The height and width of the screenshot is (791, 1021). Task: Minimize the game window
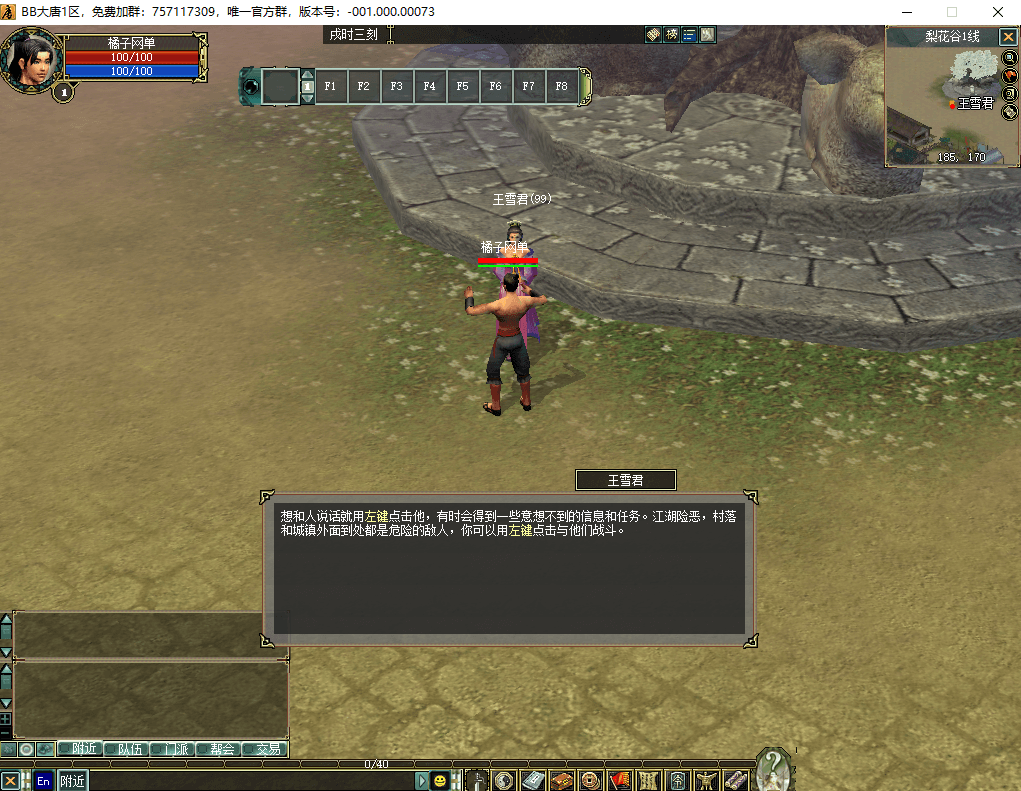[x=905, y=12]
